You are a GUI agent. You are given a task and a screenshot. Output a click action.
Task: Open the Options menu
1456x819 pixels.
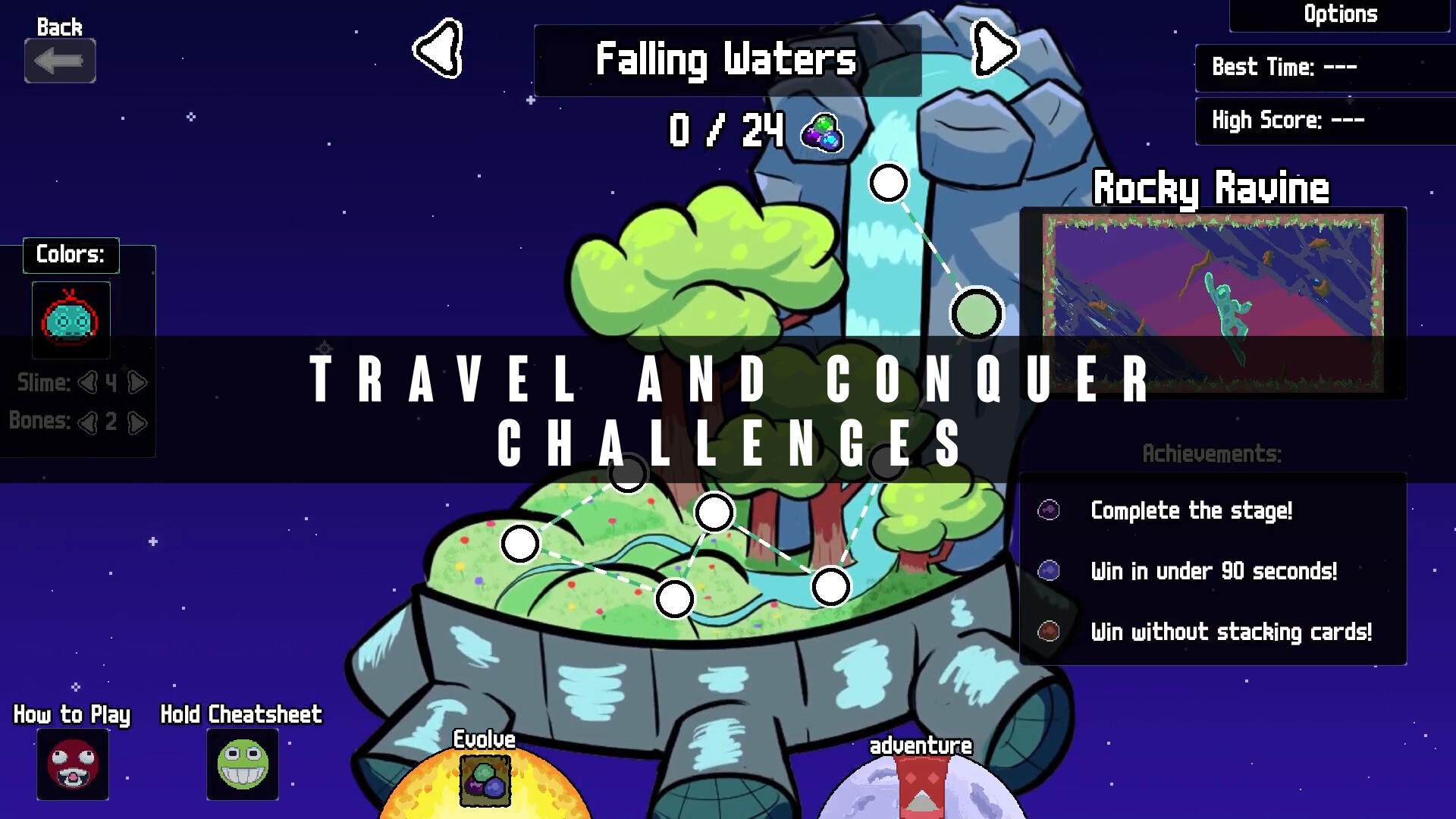pos(1340,14)
